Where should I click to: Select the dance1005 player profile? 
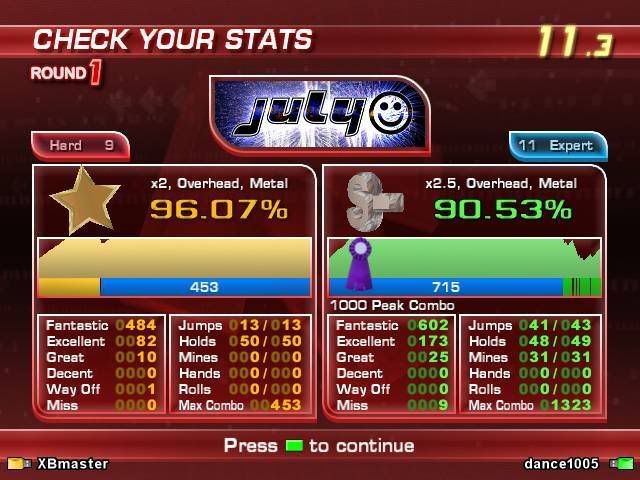(562, 464)
